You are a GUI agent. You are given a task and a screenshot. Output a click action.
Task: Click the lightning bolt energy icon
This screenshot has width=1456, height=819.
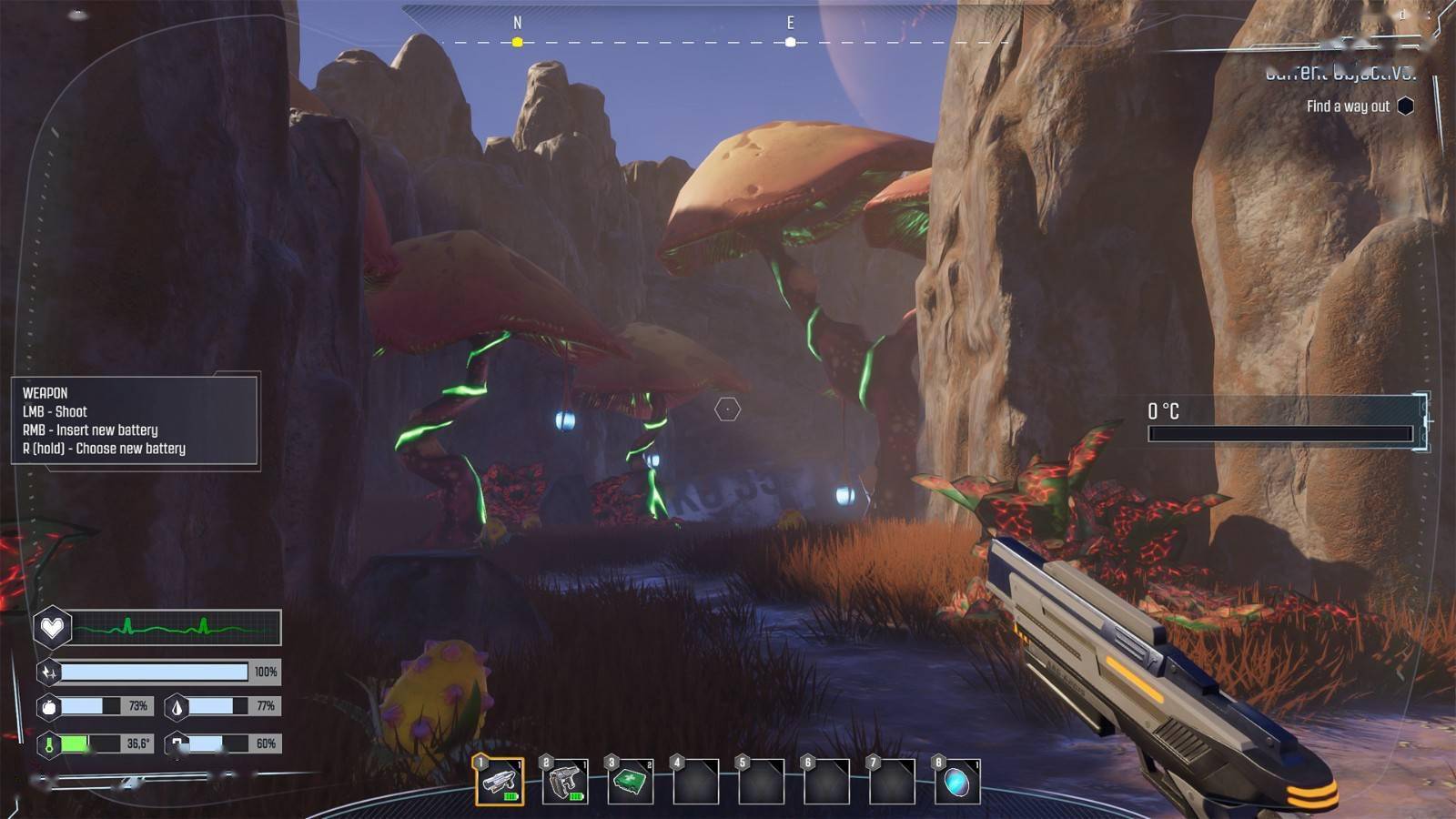(49, 672)
